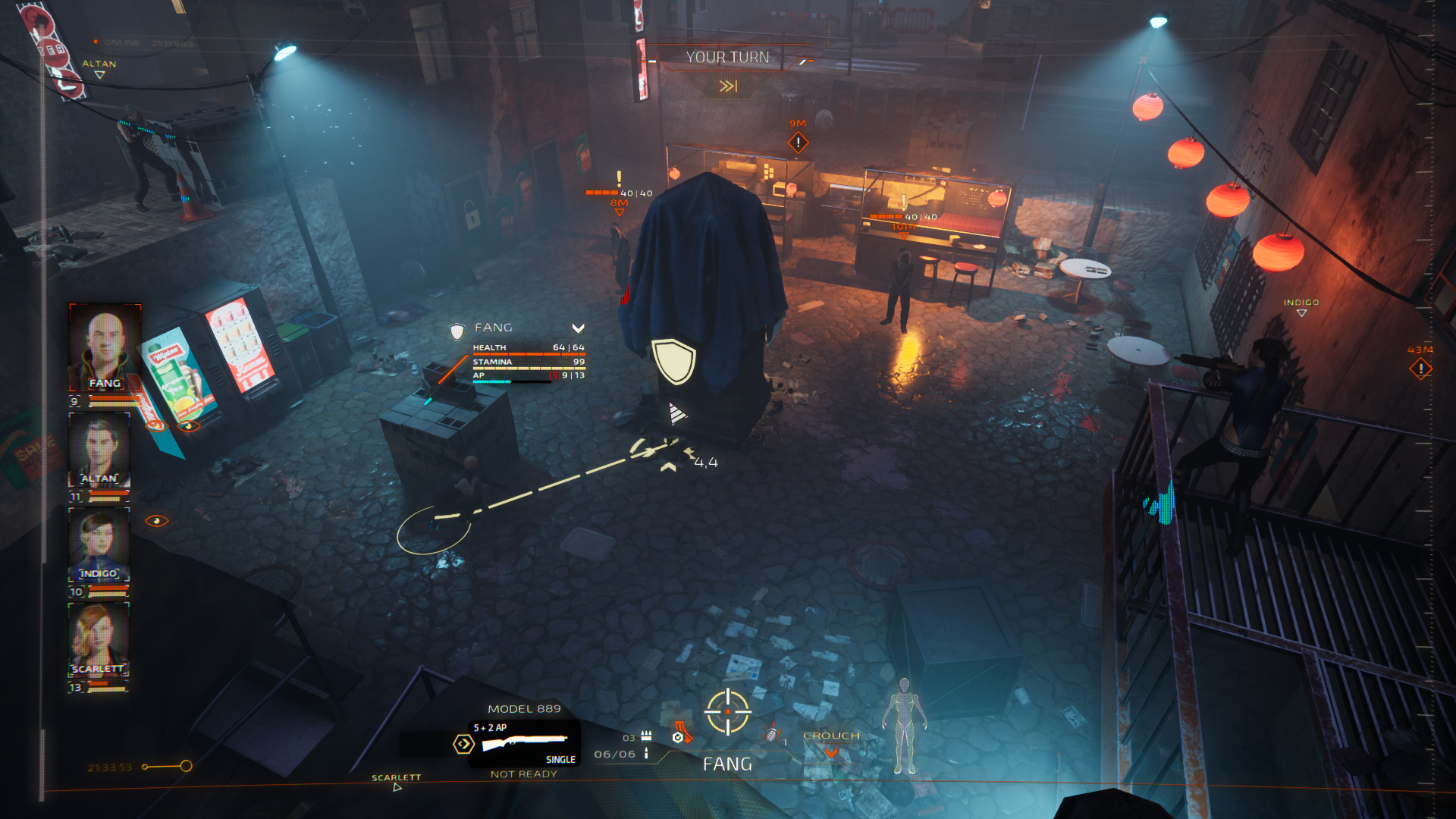Select the Model 889 shotgun weapon slot
This screenshot has height=819, width=1456.
(525, 742)
